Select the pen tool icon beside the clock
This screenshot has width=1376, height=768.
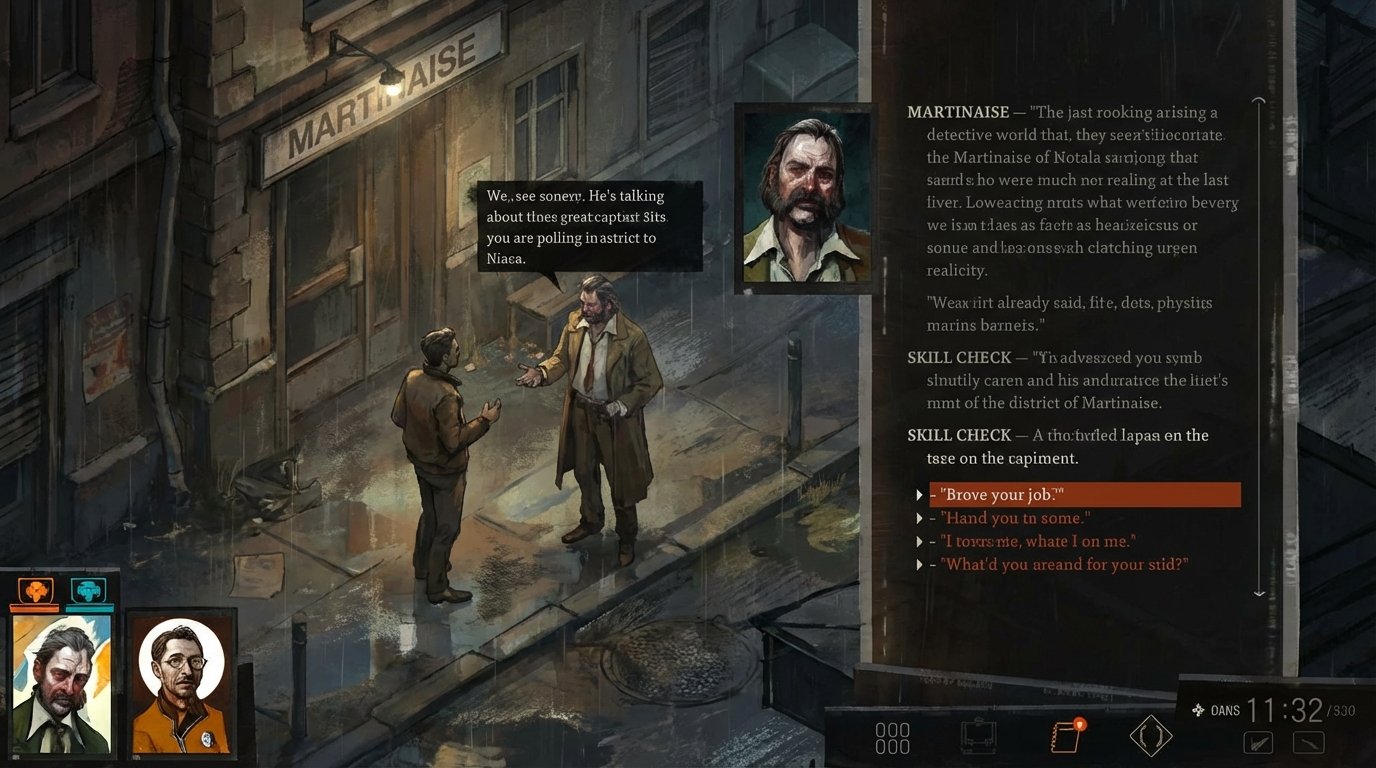coord(1258,742)
